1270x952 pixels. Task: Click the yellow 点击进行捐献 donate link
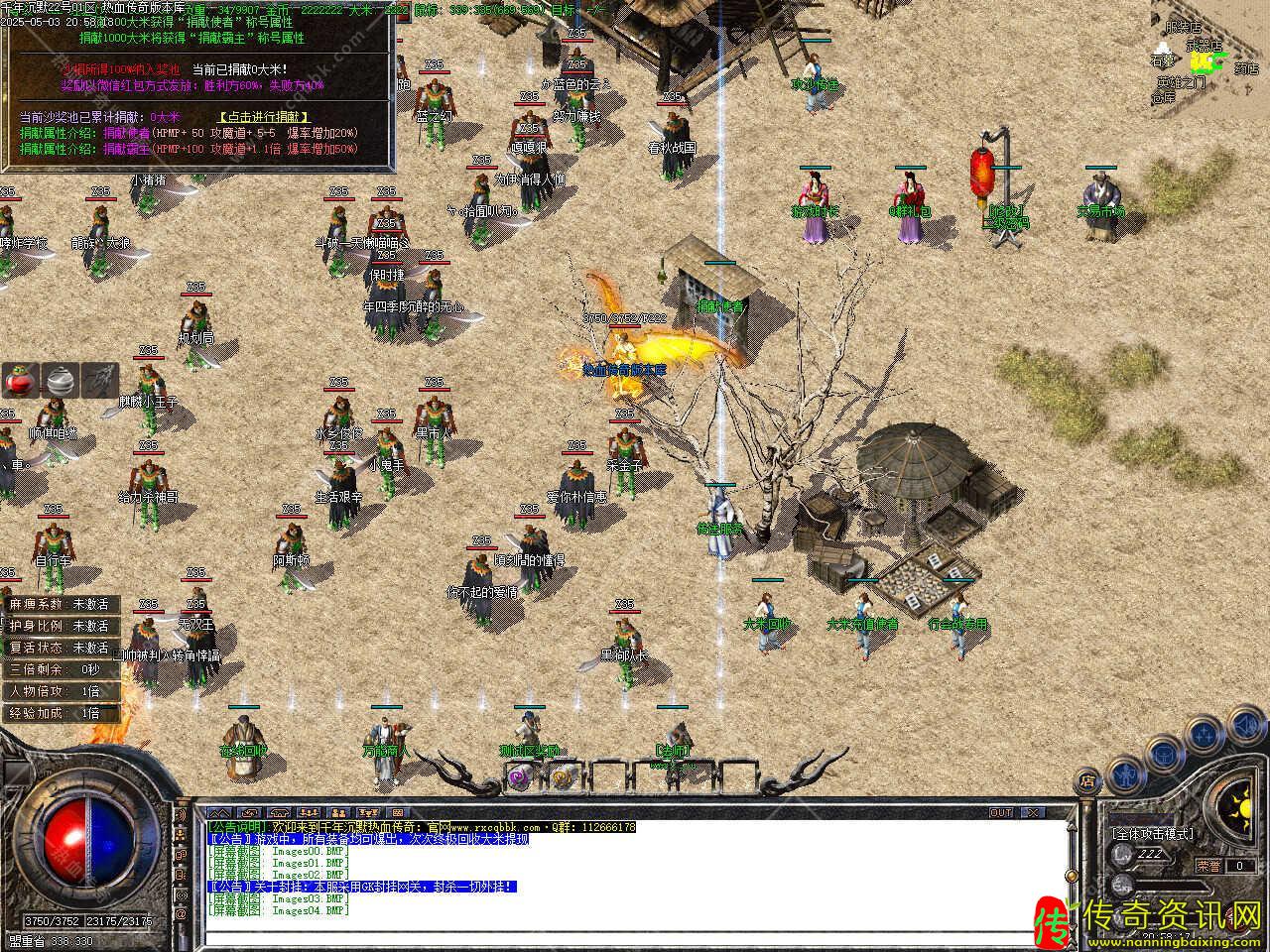[x=263, y=117]
